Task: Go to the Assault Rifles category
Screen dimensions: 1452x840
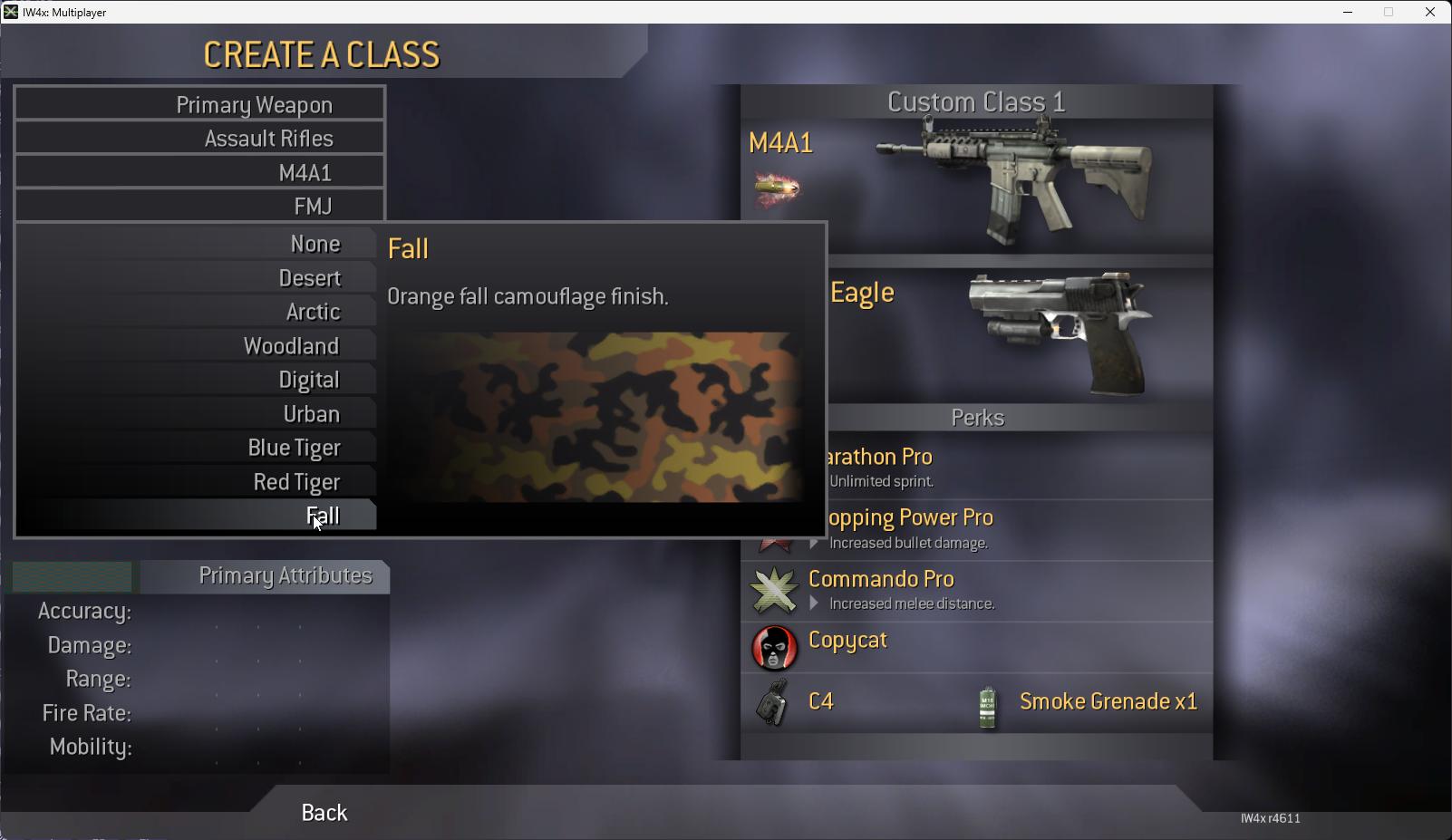Action: point(200,138)
